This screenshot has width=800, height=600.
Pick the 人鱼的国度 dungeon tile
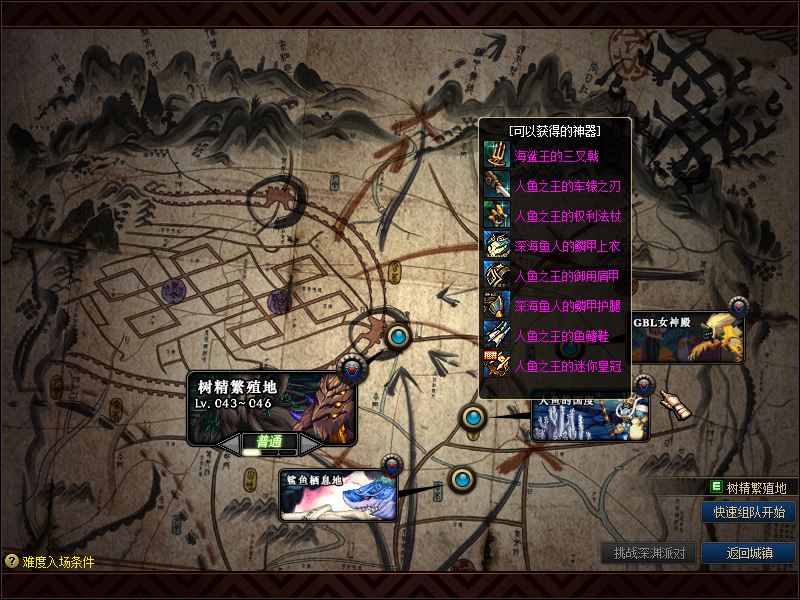590,422
